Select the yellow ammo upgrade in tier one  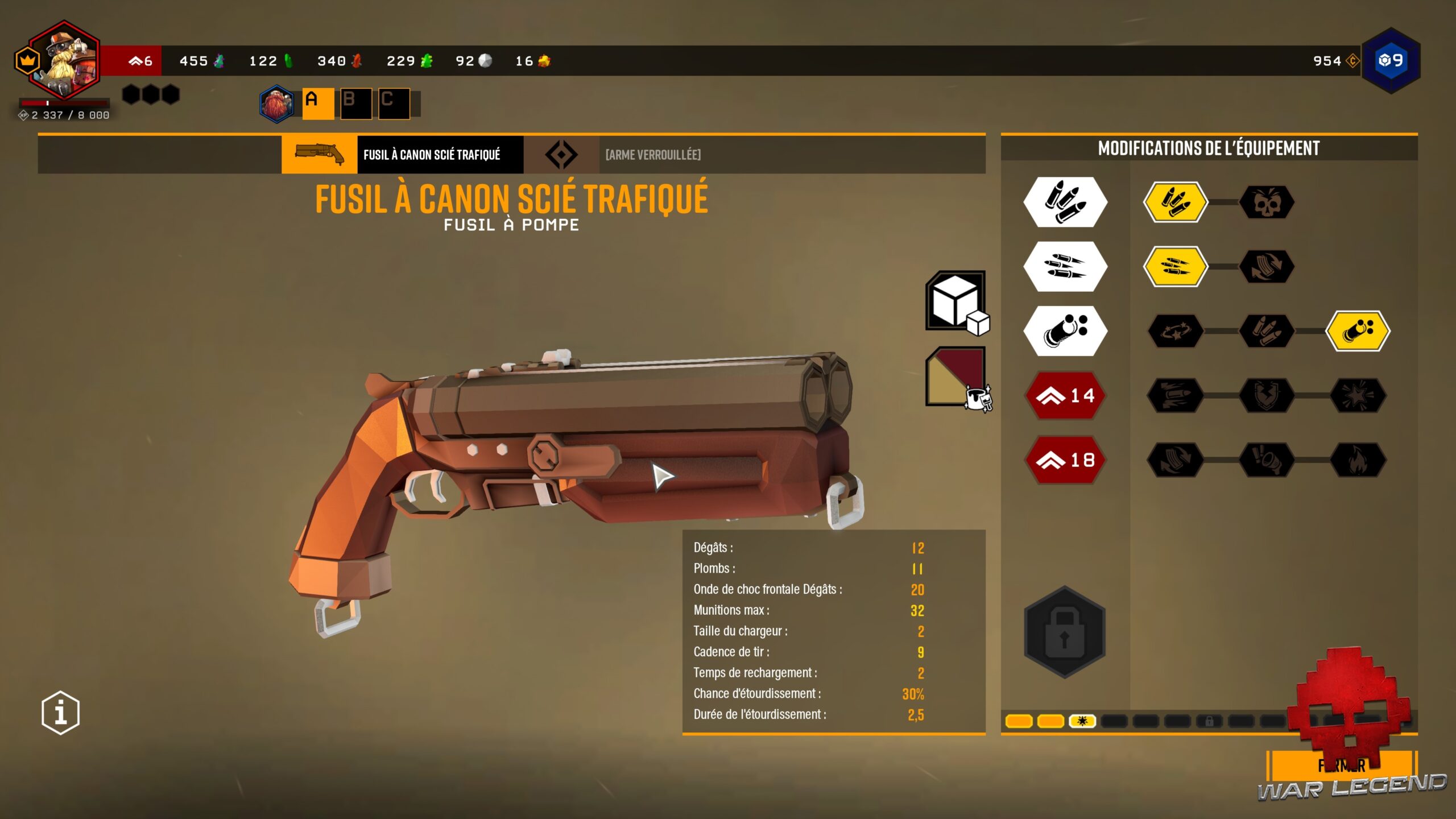point(1175,202)
